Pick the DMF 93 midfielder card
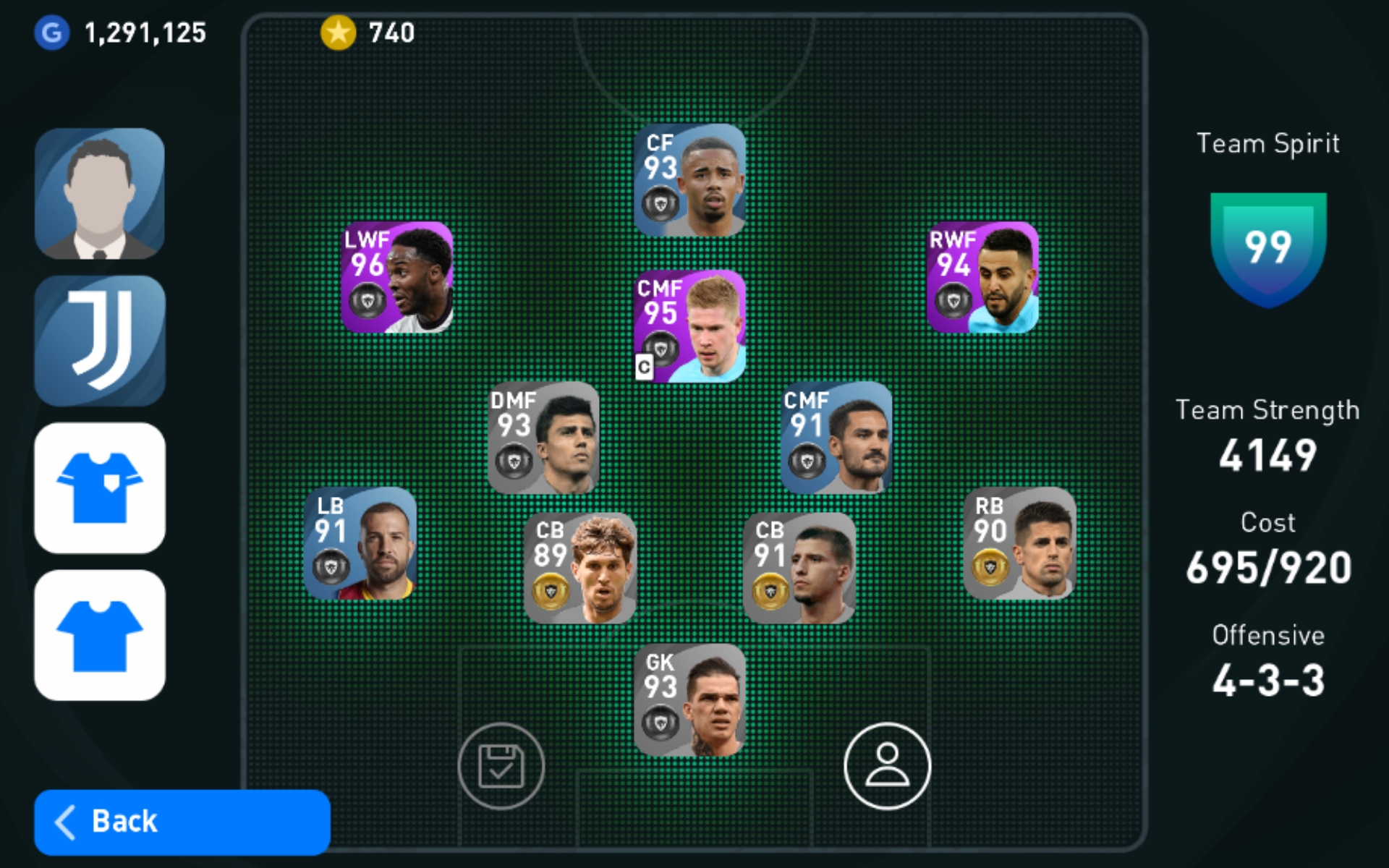 click(x=543, y=438)
